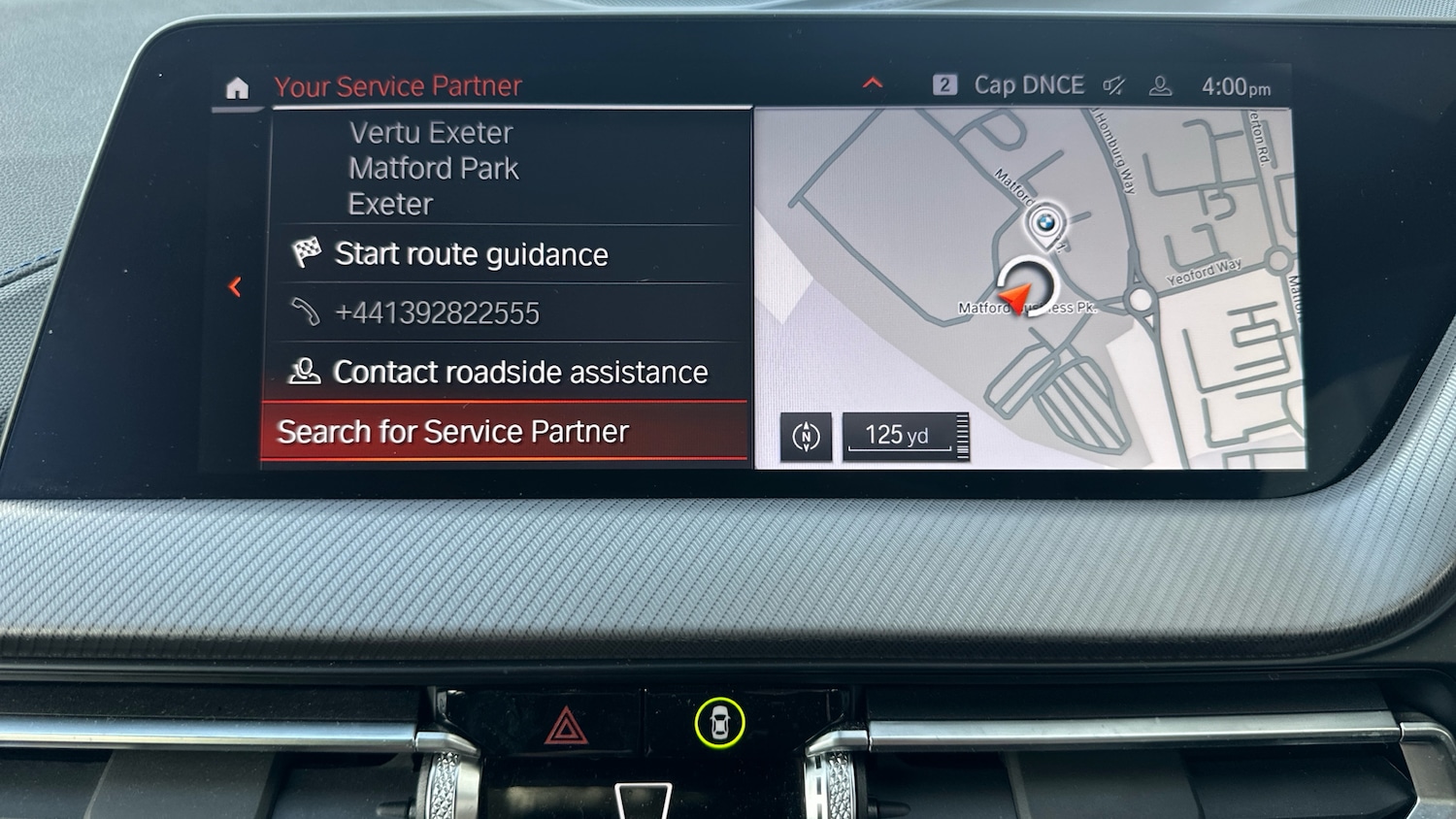The height and width of the screenshot is (819, 1456).
Task: Toggle the north-up compass button
Action: [806, 437]
